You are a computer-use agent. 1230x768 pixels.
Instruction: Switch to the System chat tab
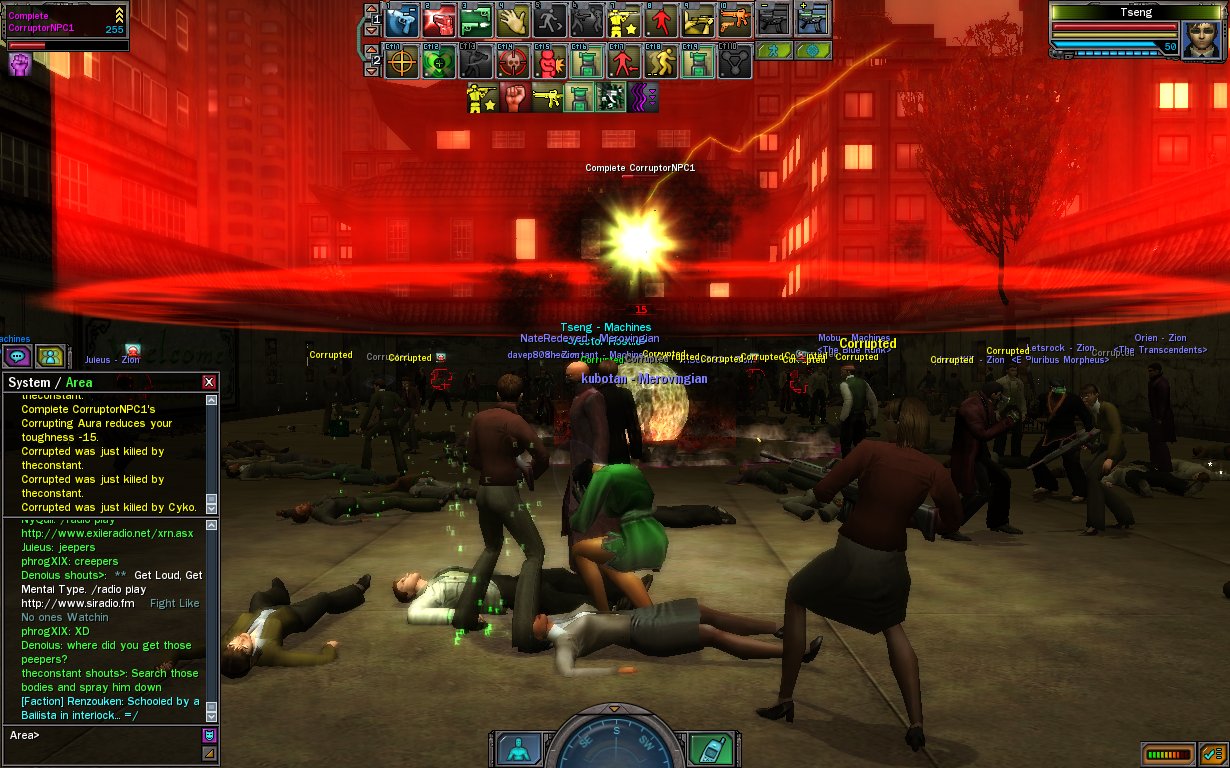coord(28,382)
